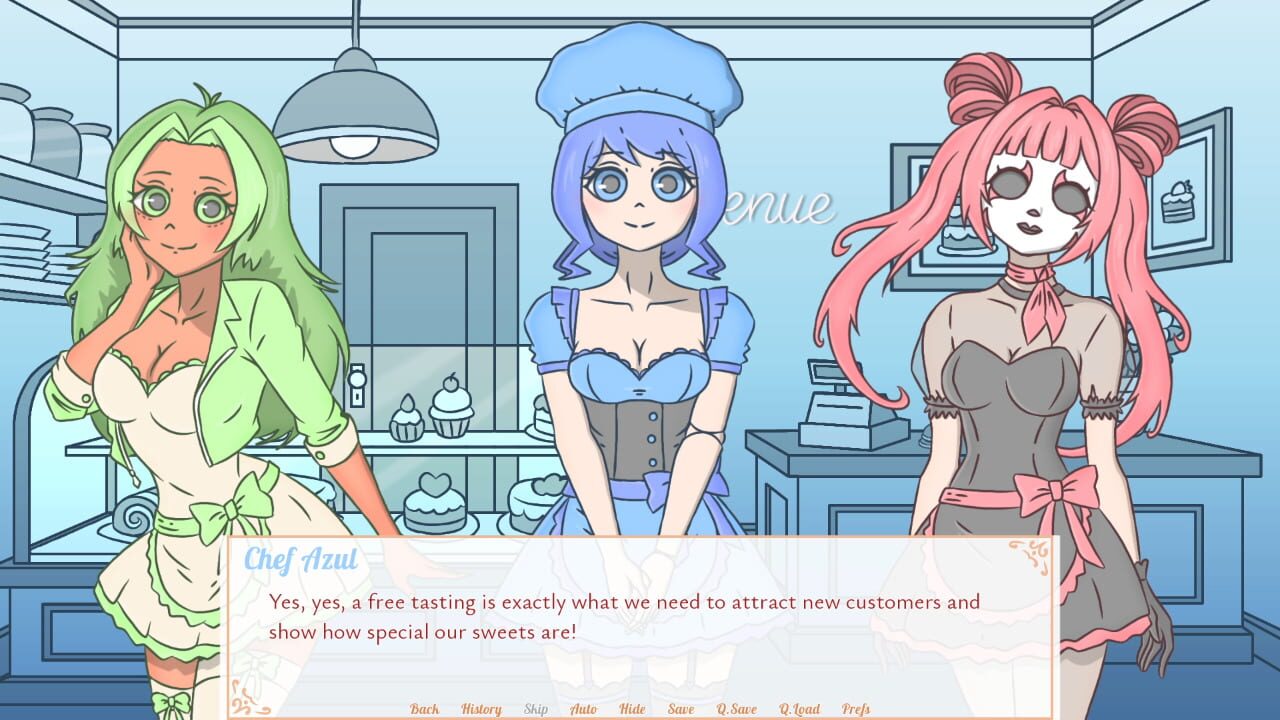
Task: Open the Save screen
Action: click(681, 708)
